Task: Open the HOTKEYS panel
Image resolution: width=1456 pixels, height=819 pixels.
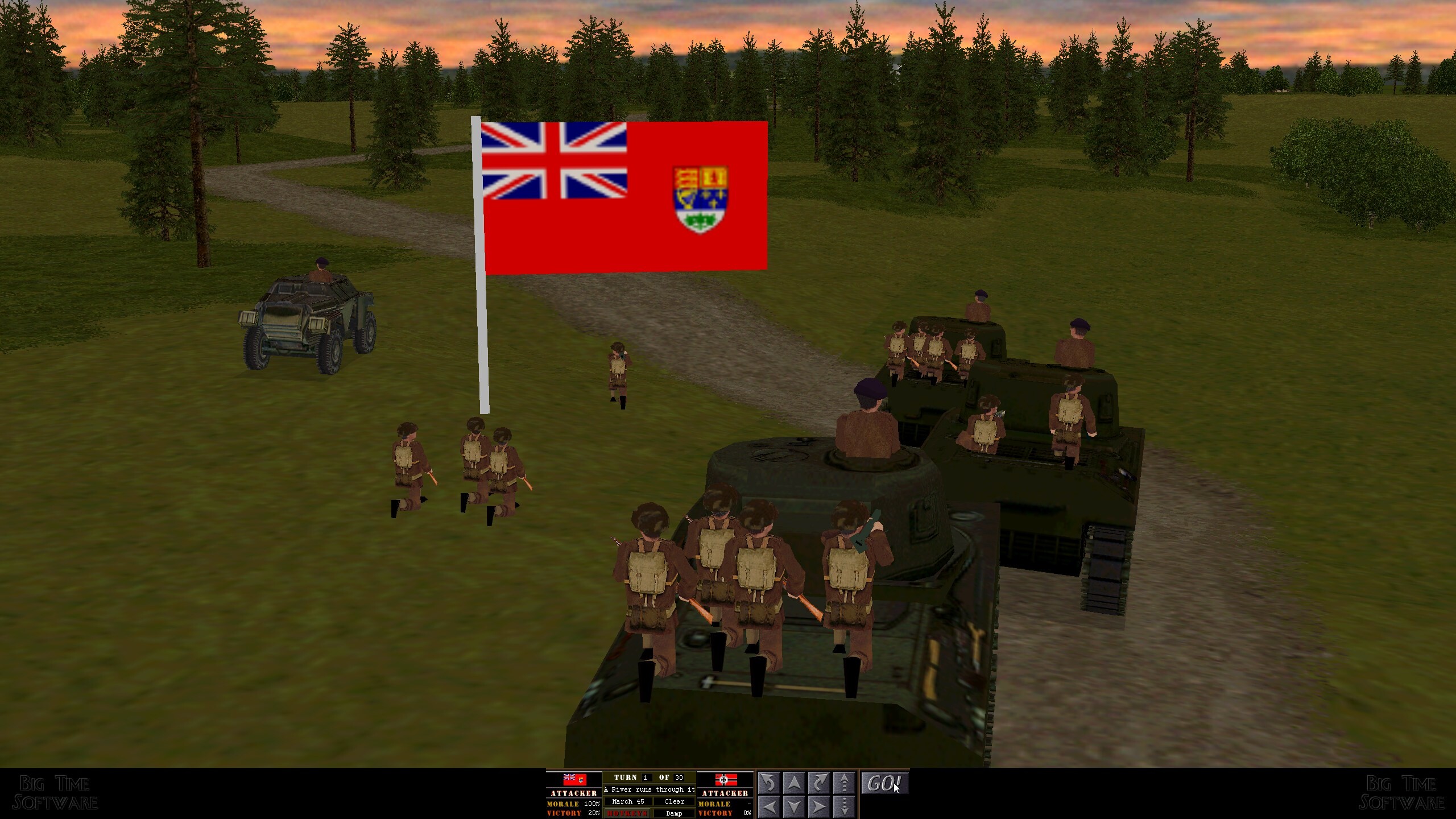Action: (627, 814)
